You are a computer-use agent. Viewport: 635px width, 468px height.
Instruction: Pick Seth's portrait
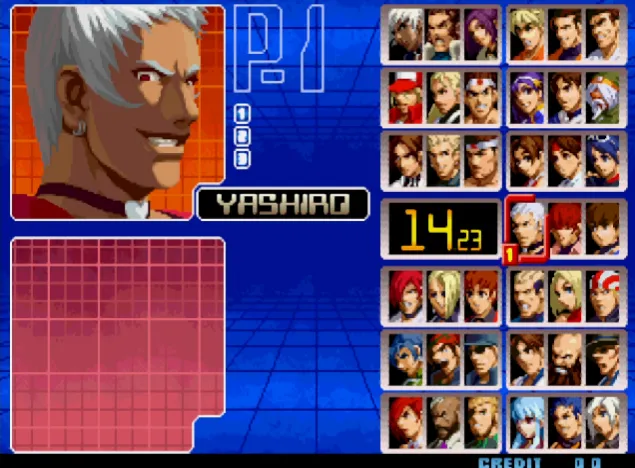click(443, 420)
